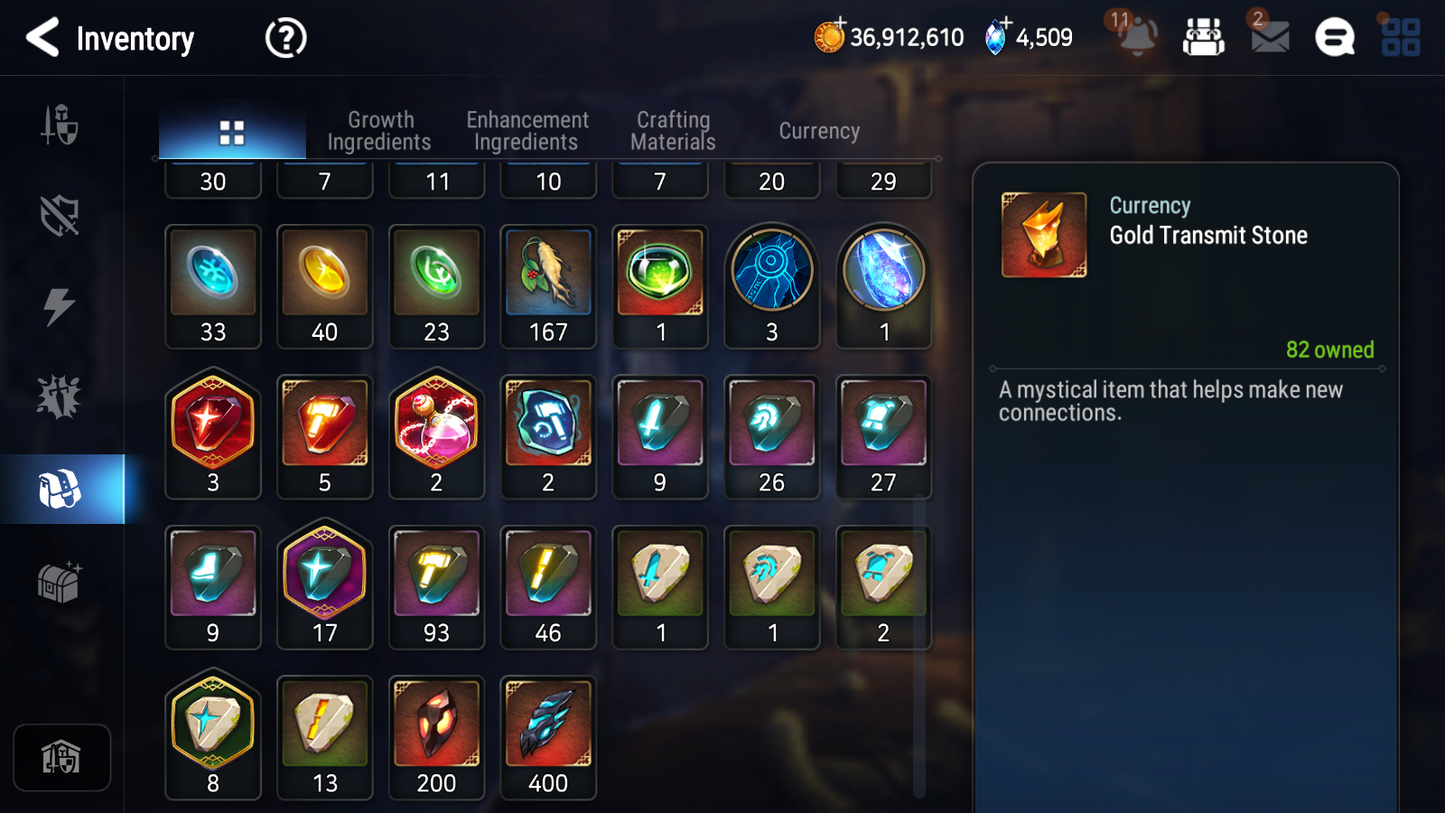
Task: Select the Currency tab
Action: 819,131
